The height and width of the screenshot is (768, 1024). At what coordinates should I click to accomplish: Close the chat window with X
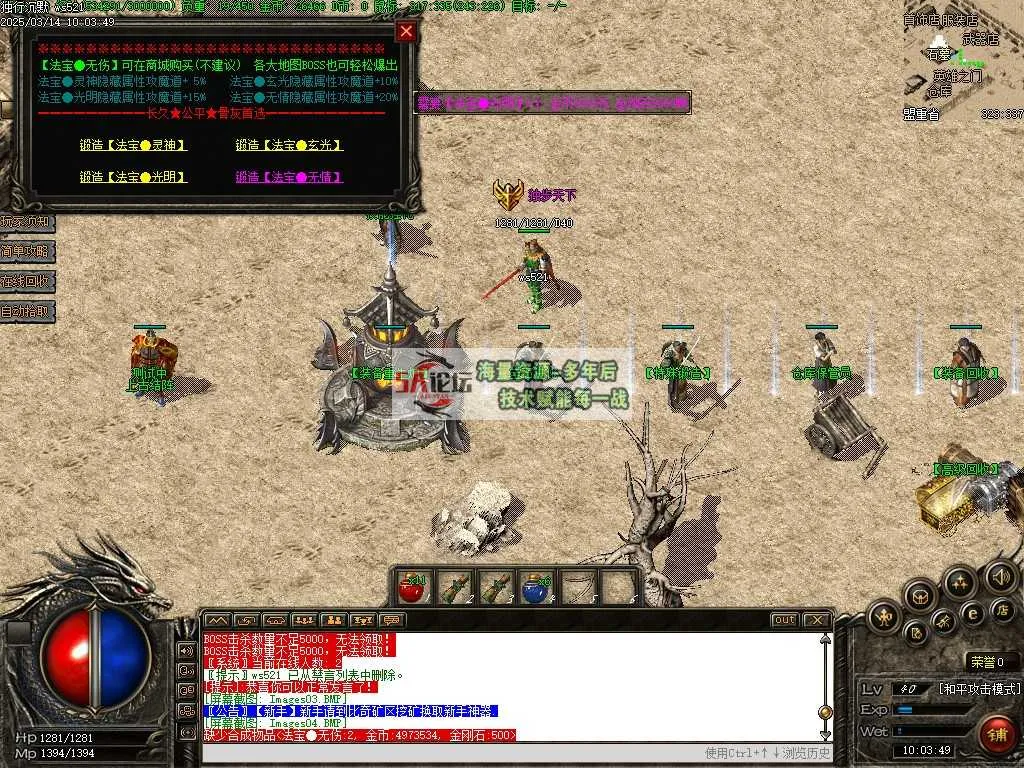click(x=816, y=620)
